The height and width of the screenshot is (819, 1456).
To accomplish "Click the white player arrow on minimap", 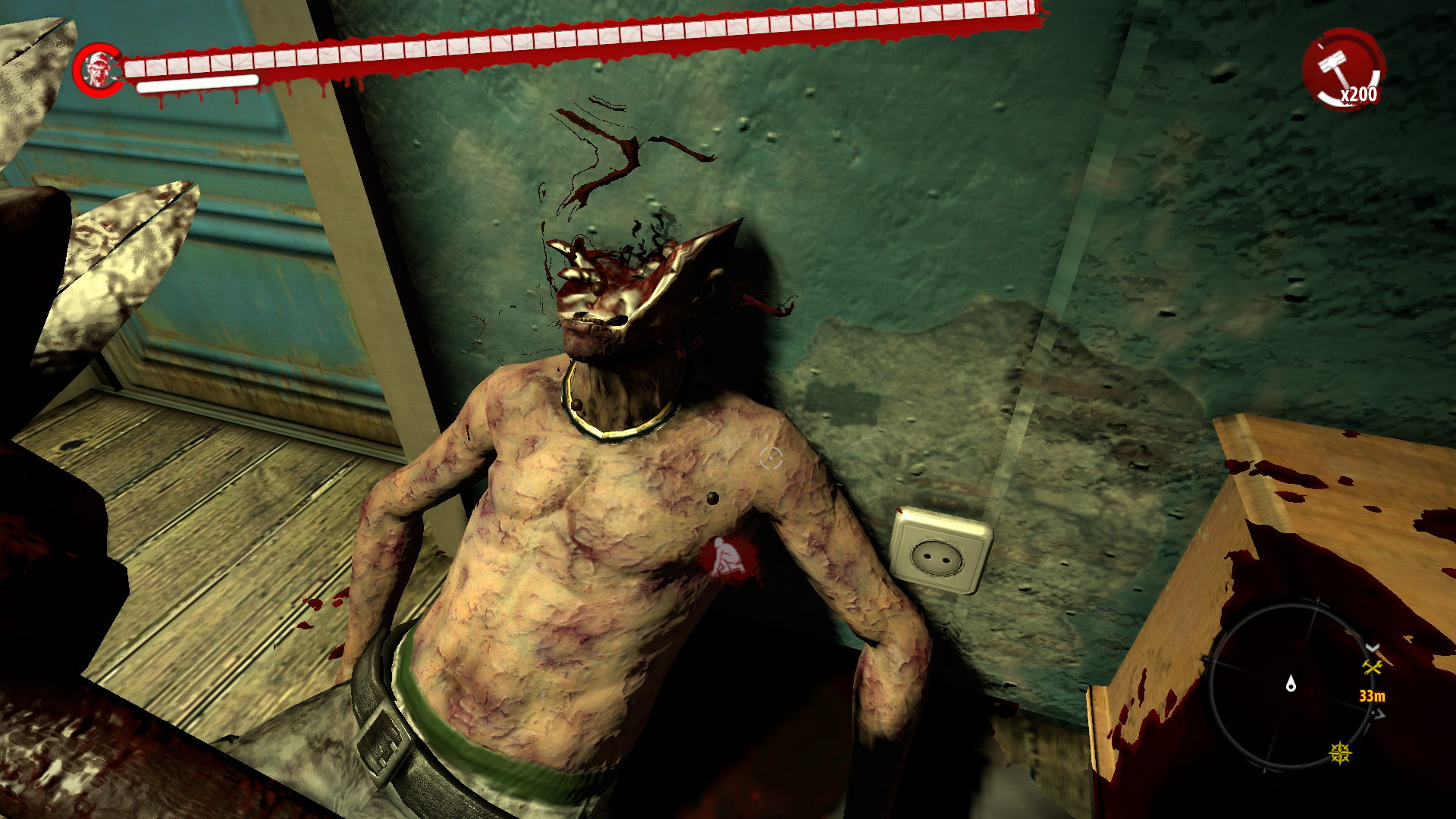I will click(x=1291, y=685).
